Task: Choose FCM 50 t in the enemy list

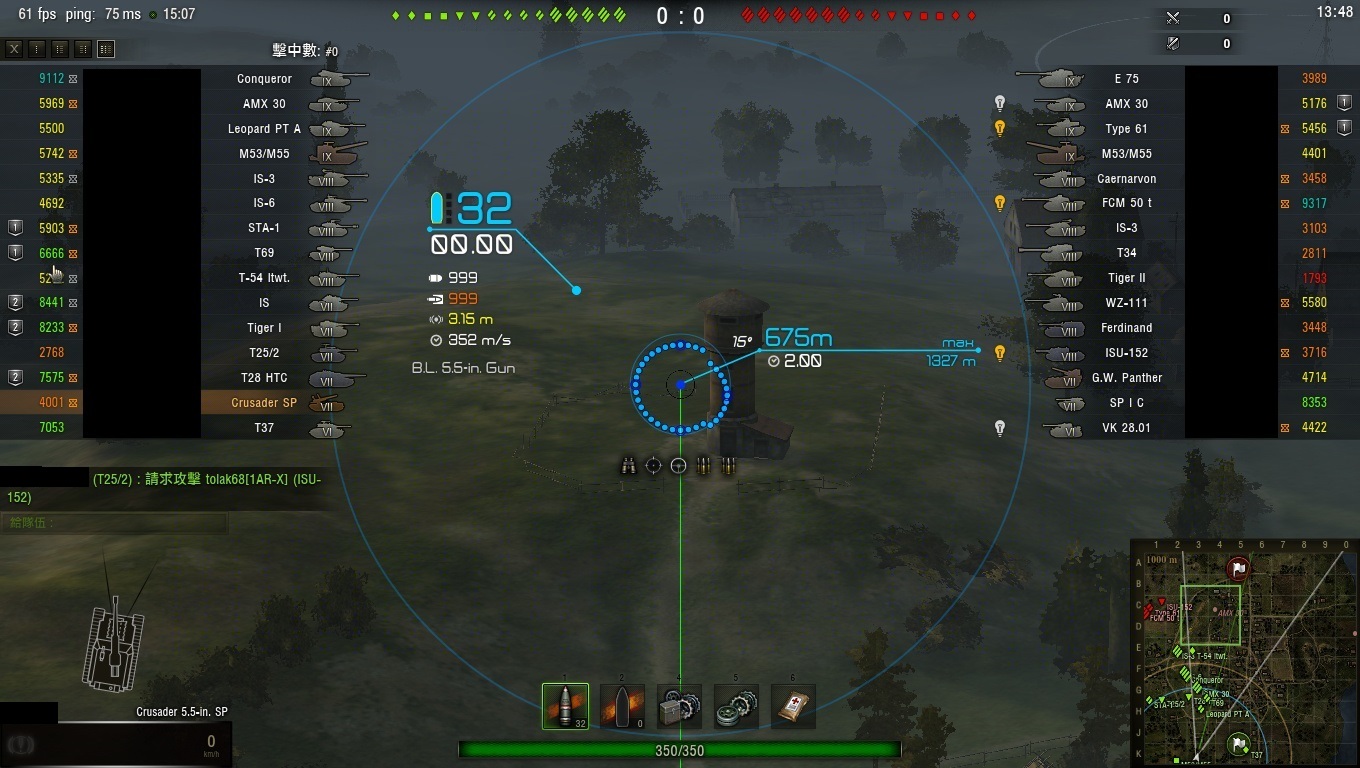Action: pos(1126,203)
